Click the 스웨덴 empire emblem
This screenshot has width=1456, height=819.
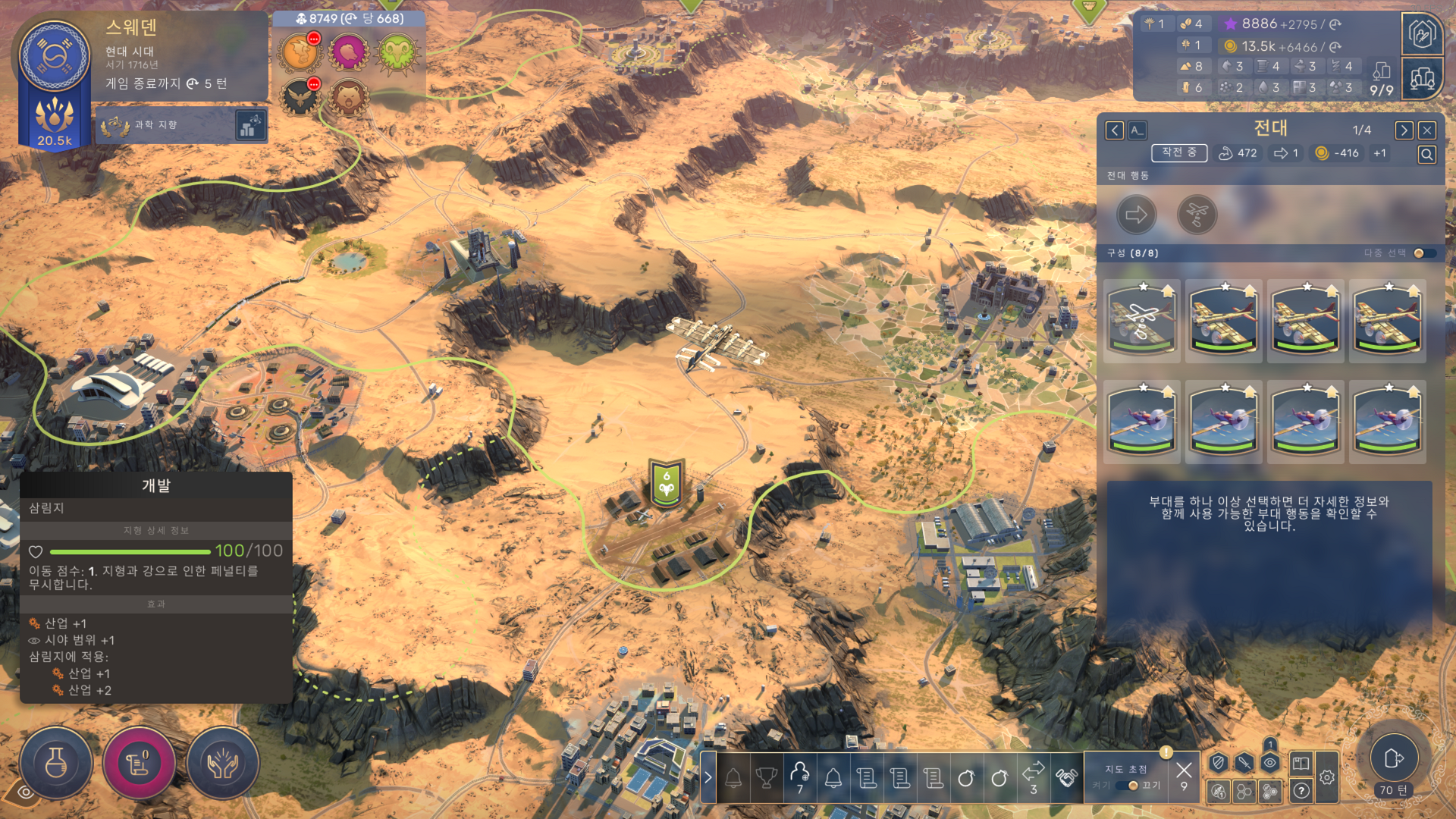click(x=54, y=56)
